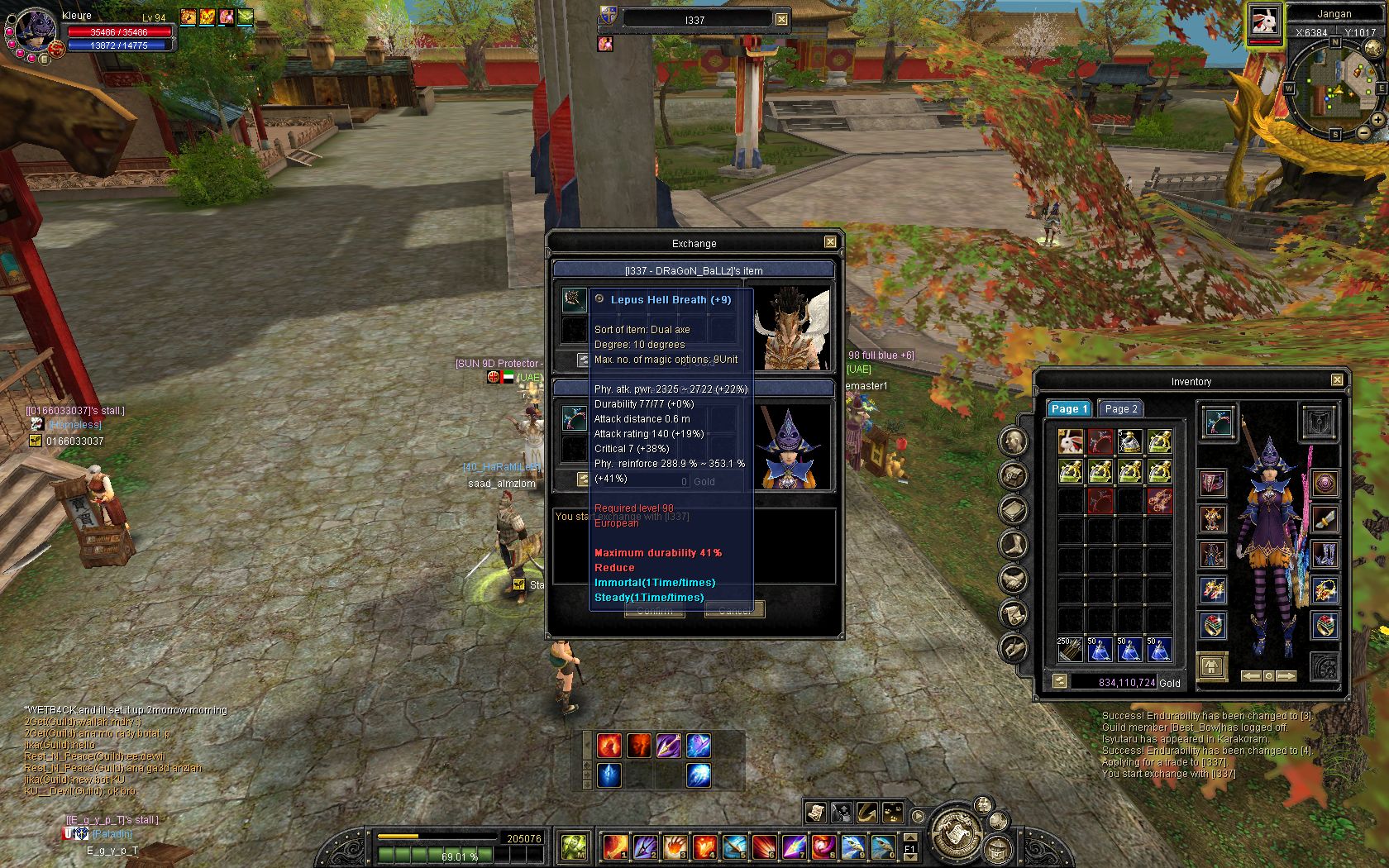The width and height of the screenshot is (1389, 868).
Task: Select the arrow quiver stack of 250
Action: coord(1071,649)
